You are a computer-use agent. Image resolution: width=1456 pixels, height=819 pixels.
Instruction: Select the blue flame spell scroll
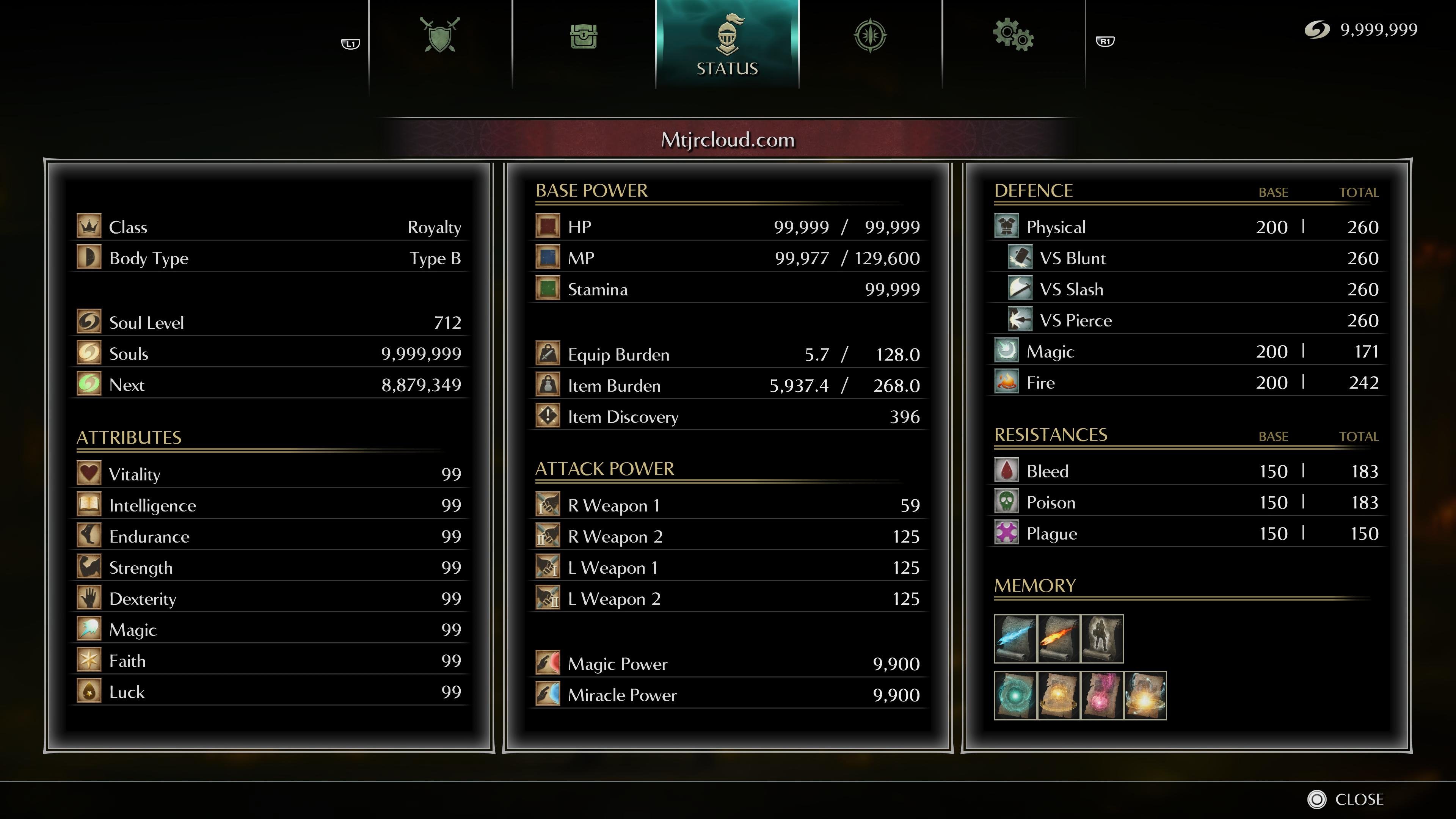tap(1015, 639)
